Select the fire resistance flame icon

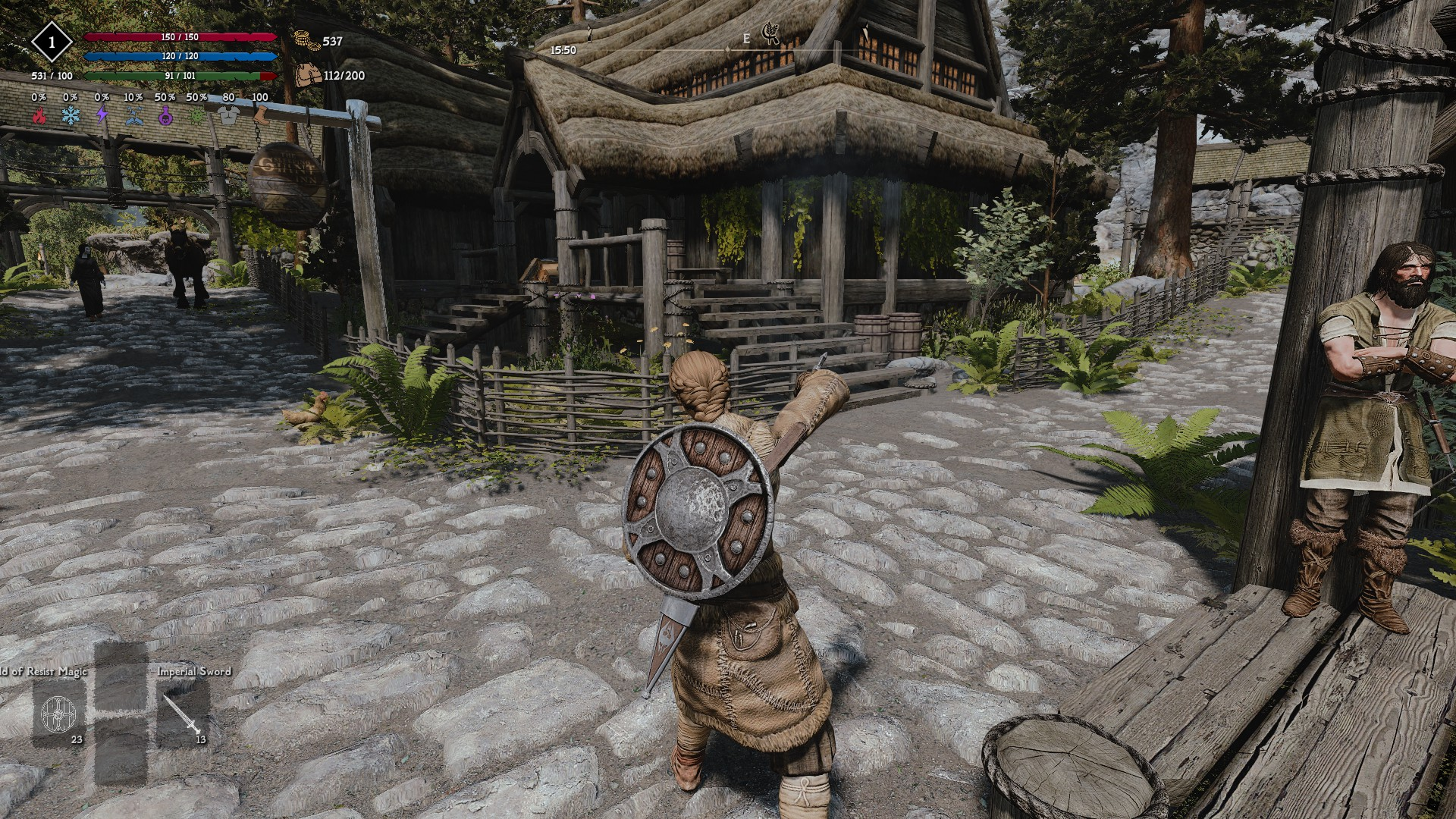point(39,115)
